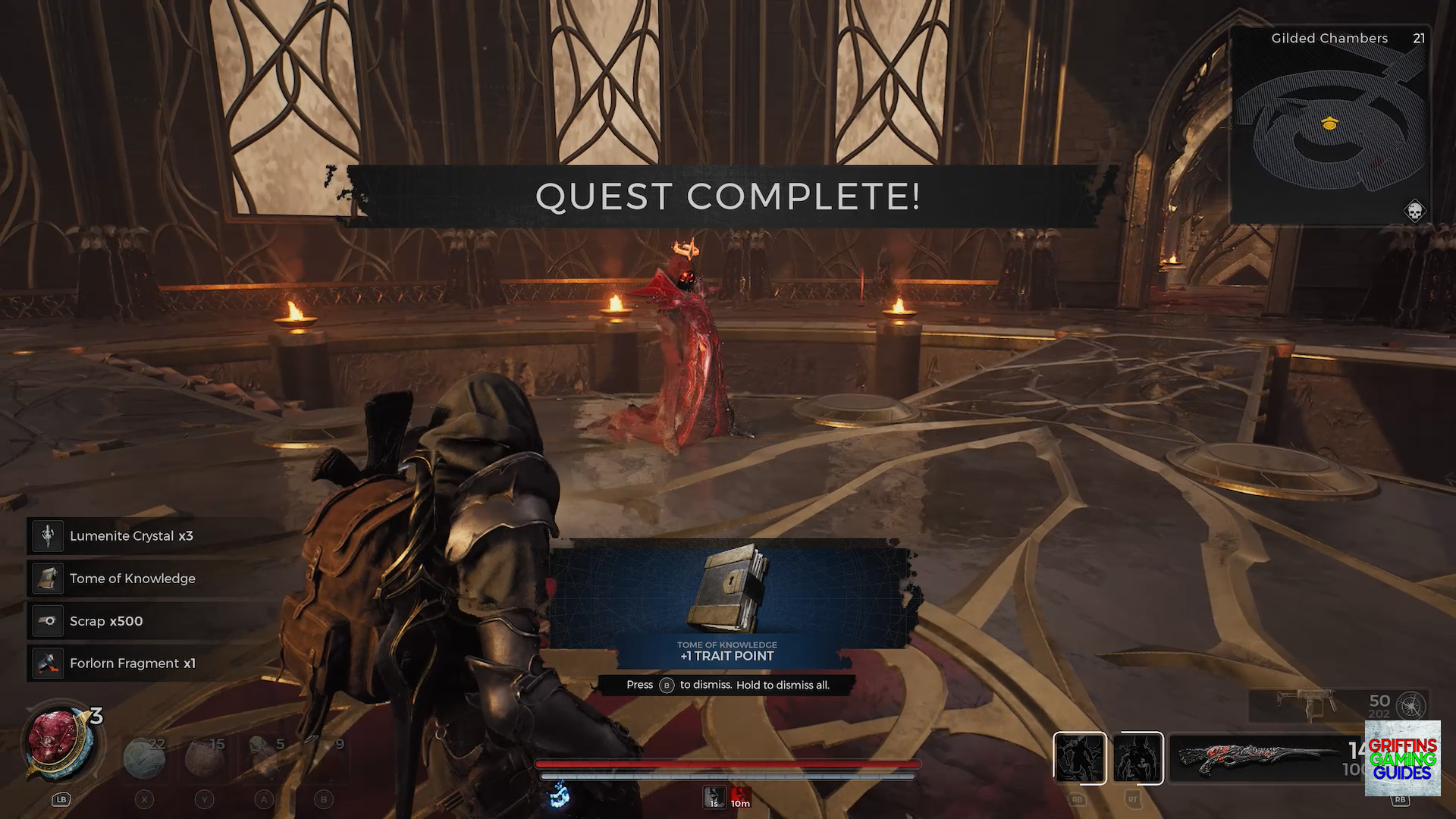Click the skull marker below the minimap
1456x819 pixels.
click(1414, 211)
